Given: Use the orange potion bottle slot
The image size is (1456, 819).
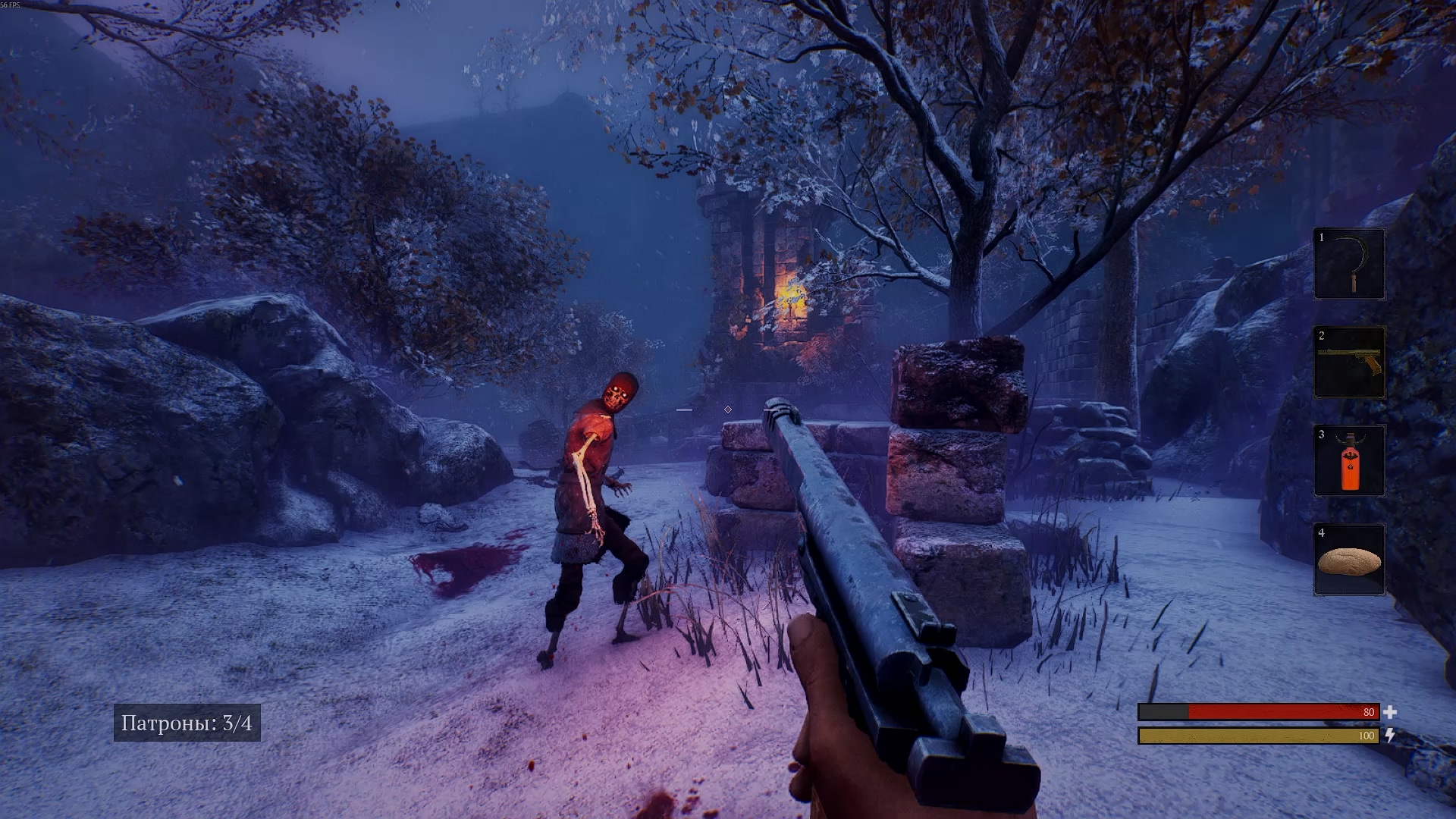Looking at the screenshot, I should point(1349,461).
